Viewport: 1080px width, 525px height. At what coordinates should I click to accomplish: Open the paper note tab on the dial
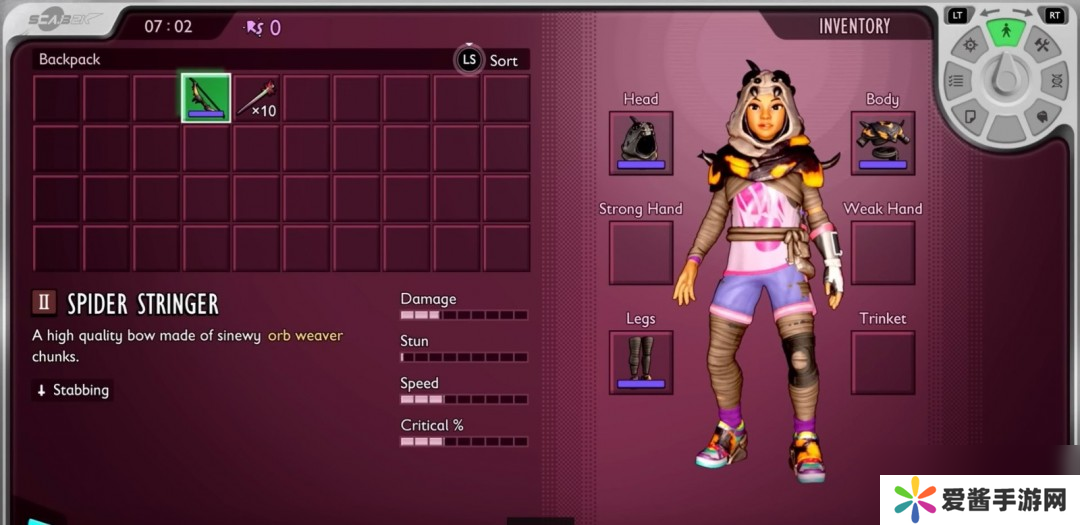[x=969, y=116]
